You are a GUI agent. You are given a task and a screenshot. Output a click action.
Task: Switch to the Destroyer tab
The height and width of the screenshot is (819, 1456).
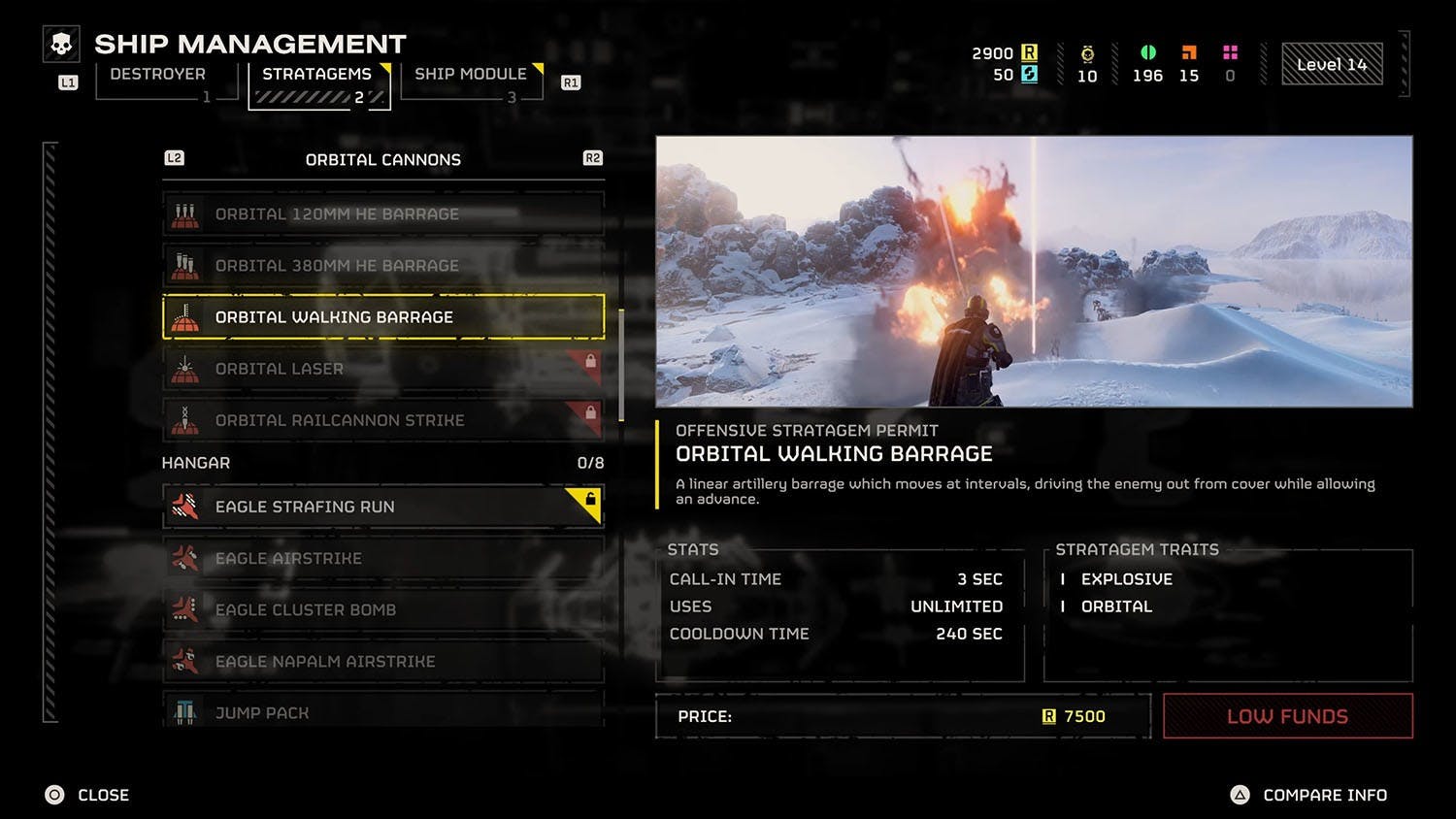click(158, 75)
